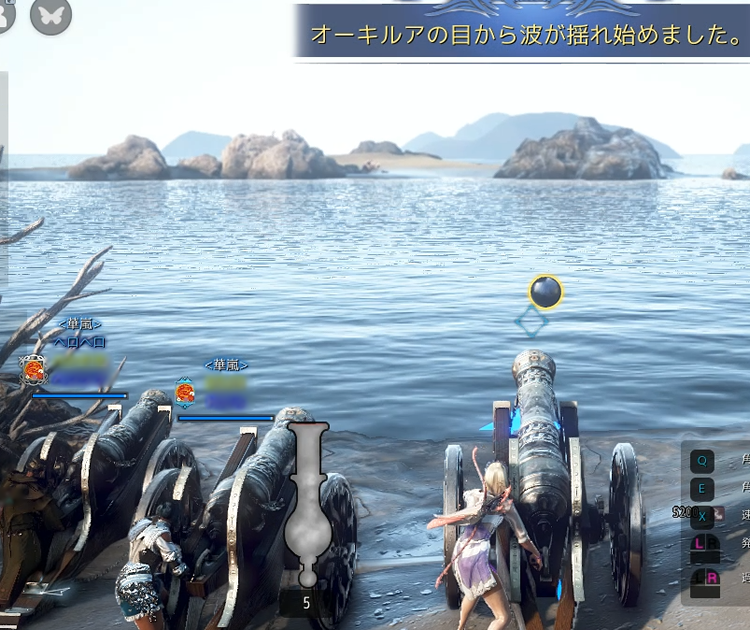Viewport: 750px width, 630px height.
Task: Click the round butterfly icon button
Action: (x=51, y=15)
